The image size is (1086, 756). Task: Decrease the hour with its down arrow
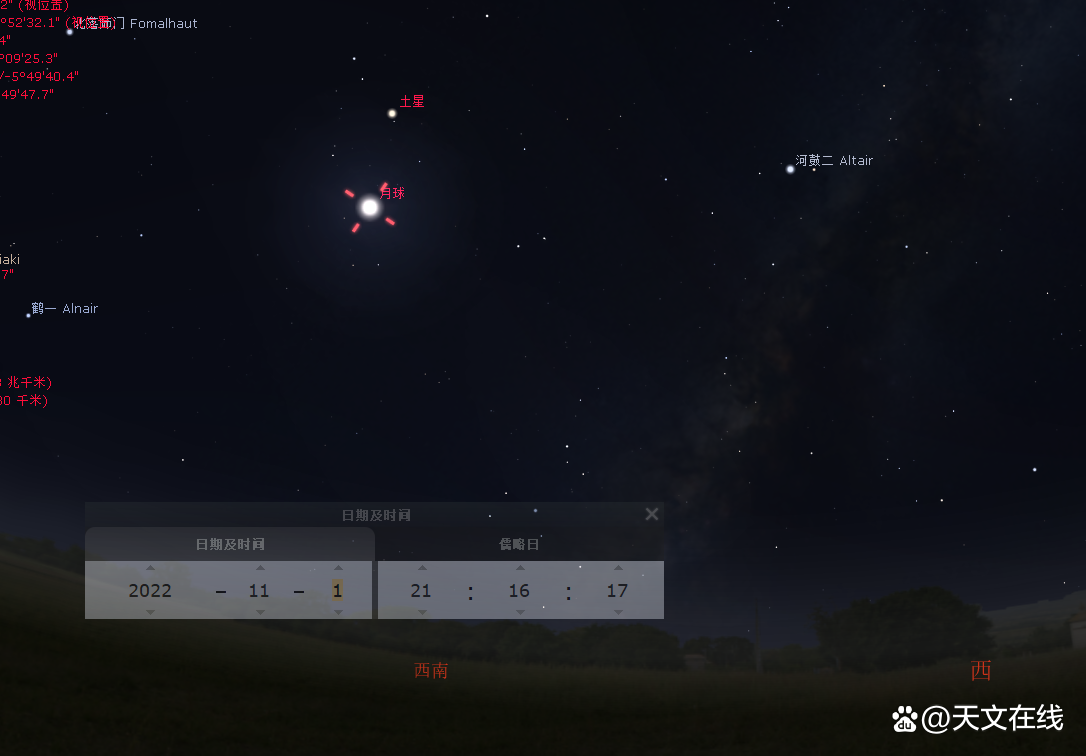point(422,612)
